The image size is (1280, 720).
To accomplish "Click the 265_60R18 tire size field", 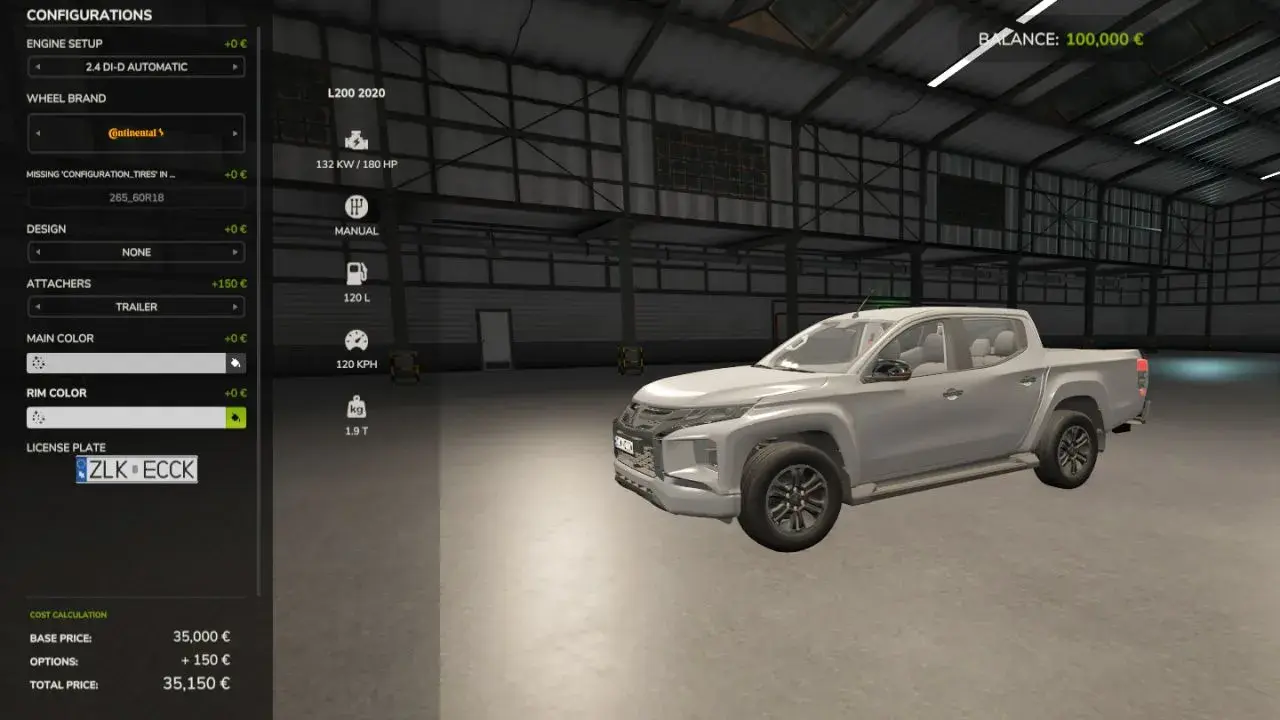I will [x=136, y=197].
